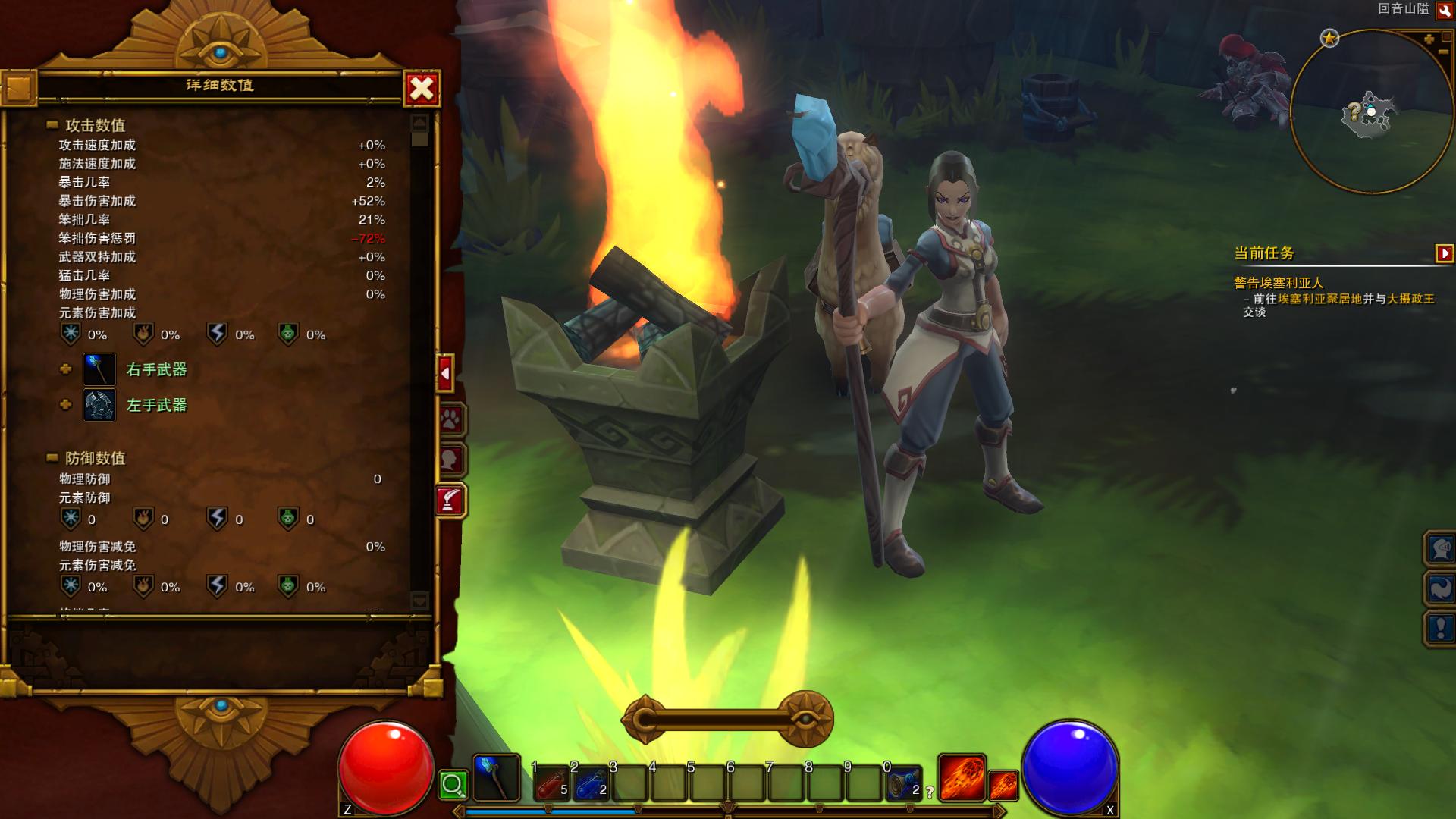This screenshot has height=819, width=1456.
Task: Toggle the 当前任务 quest tracker arrow
Action: (1445, 253)
